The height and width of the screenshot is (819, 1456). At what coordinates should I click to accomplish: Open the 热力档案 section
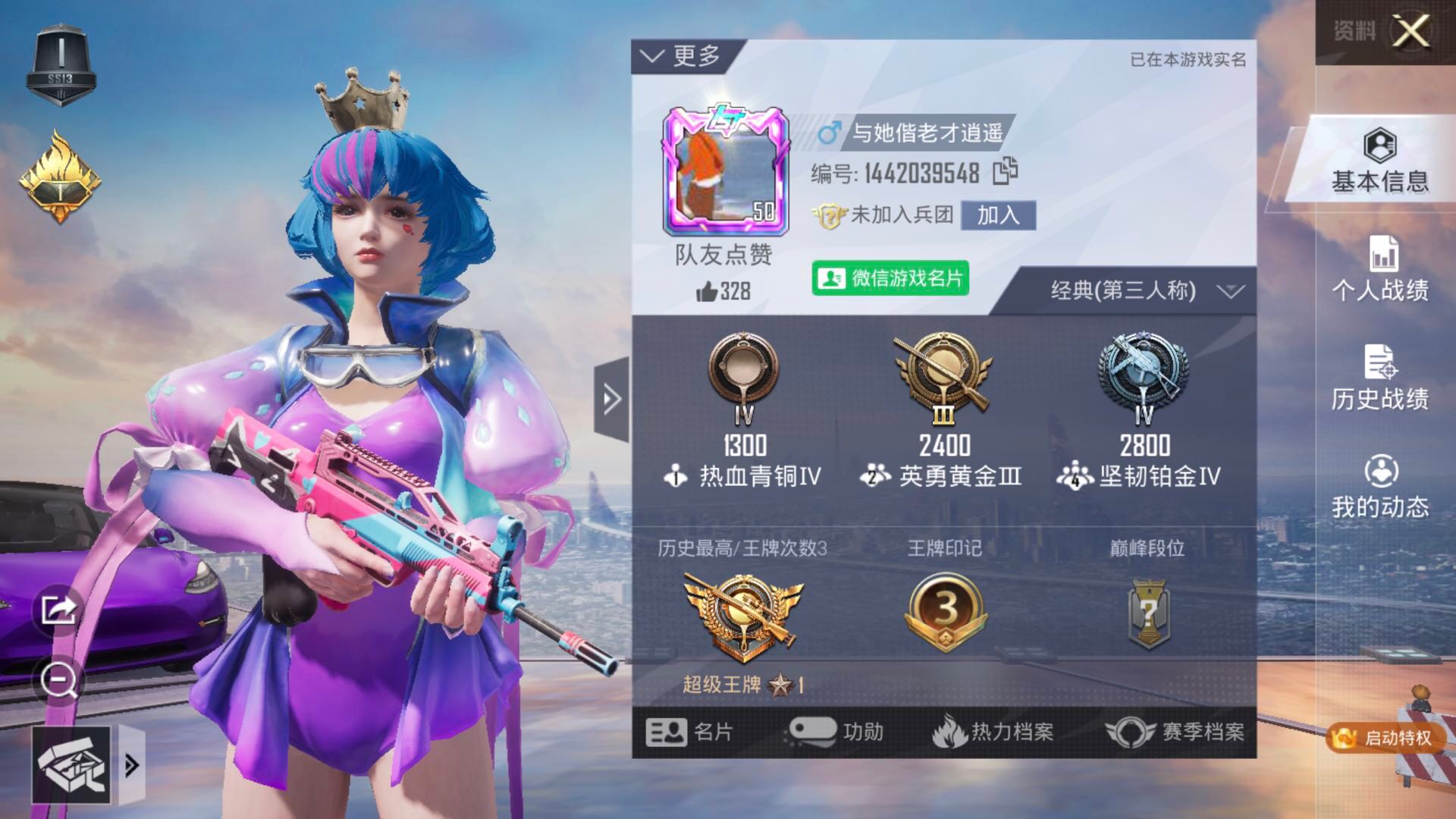993,732
